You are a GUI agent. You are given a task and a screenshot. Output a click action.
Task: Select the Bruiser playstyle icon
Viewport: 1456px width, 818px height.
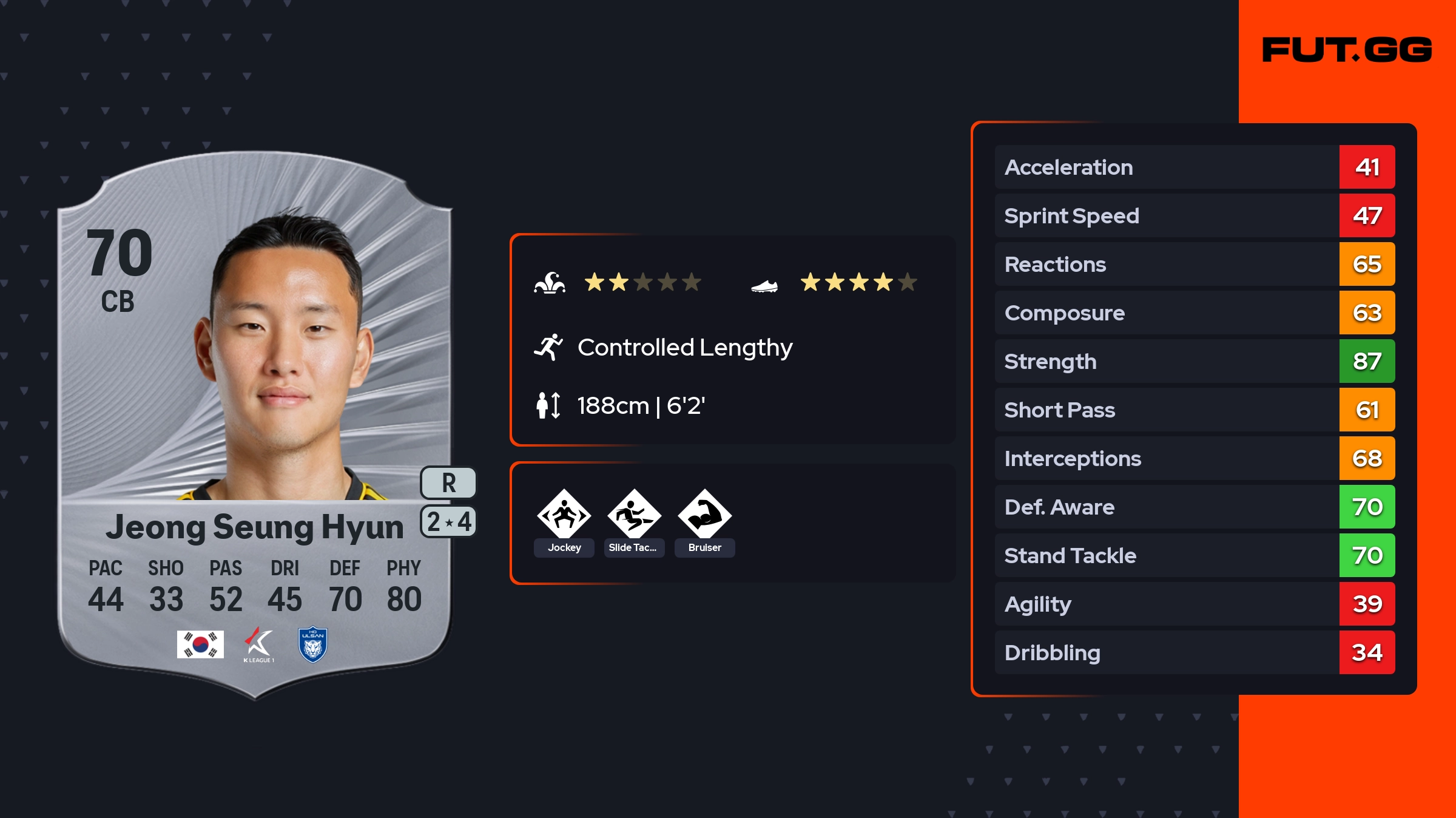point(704,515)
